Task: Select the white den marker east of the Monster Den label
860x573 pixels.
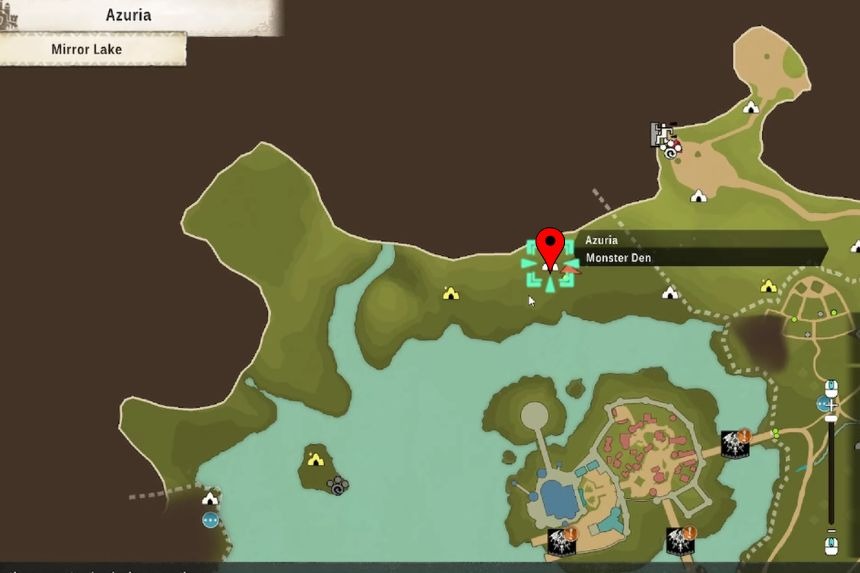Action: 670,293
